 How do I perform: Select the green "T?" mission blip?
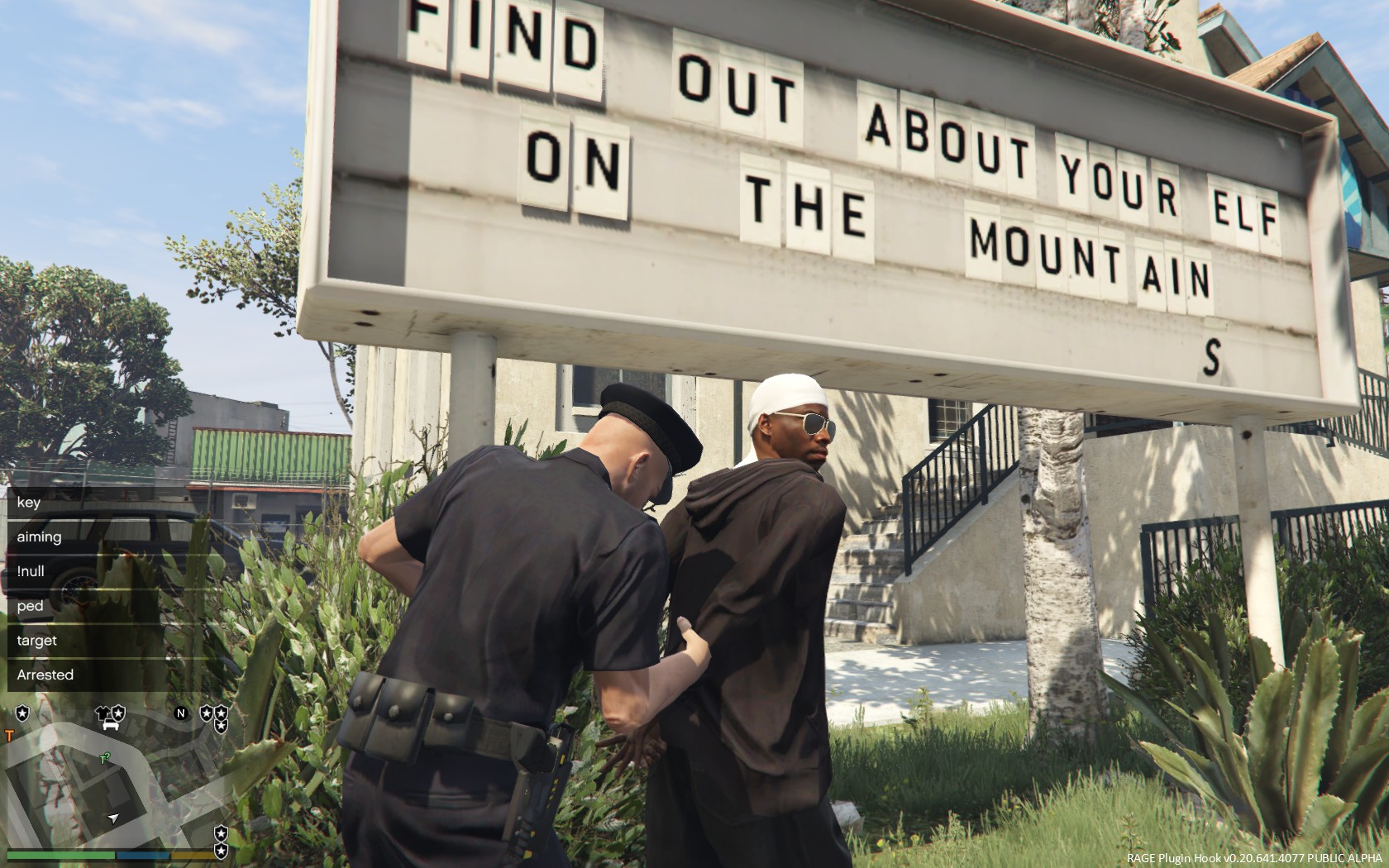(105, 759)
